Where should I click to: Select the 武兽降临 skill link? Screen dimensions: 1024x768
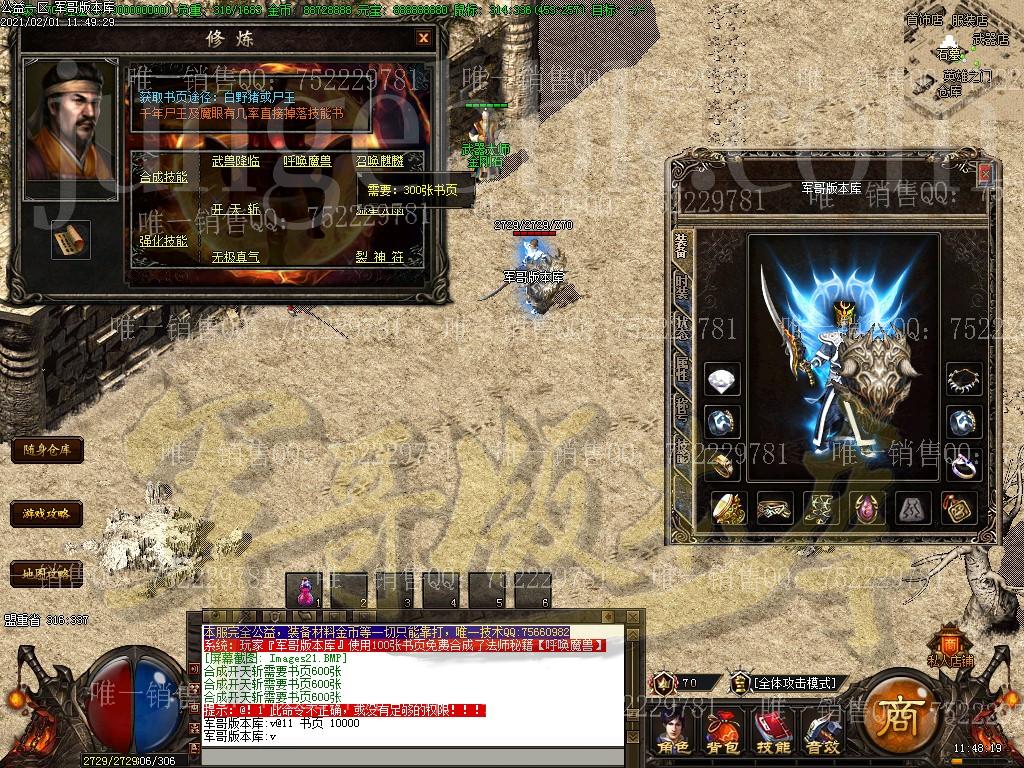click(236, 161)
